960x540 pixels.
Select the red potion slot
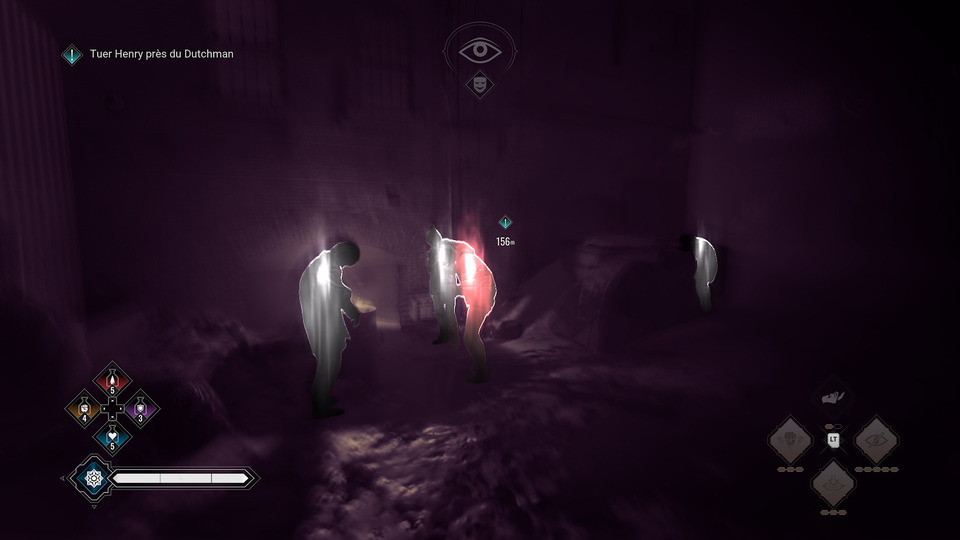(x=112, y=381)
